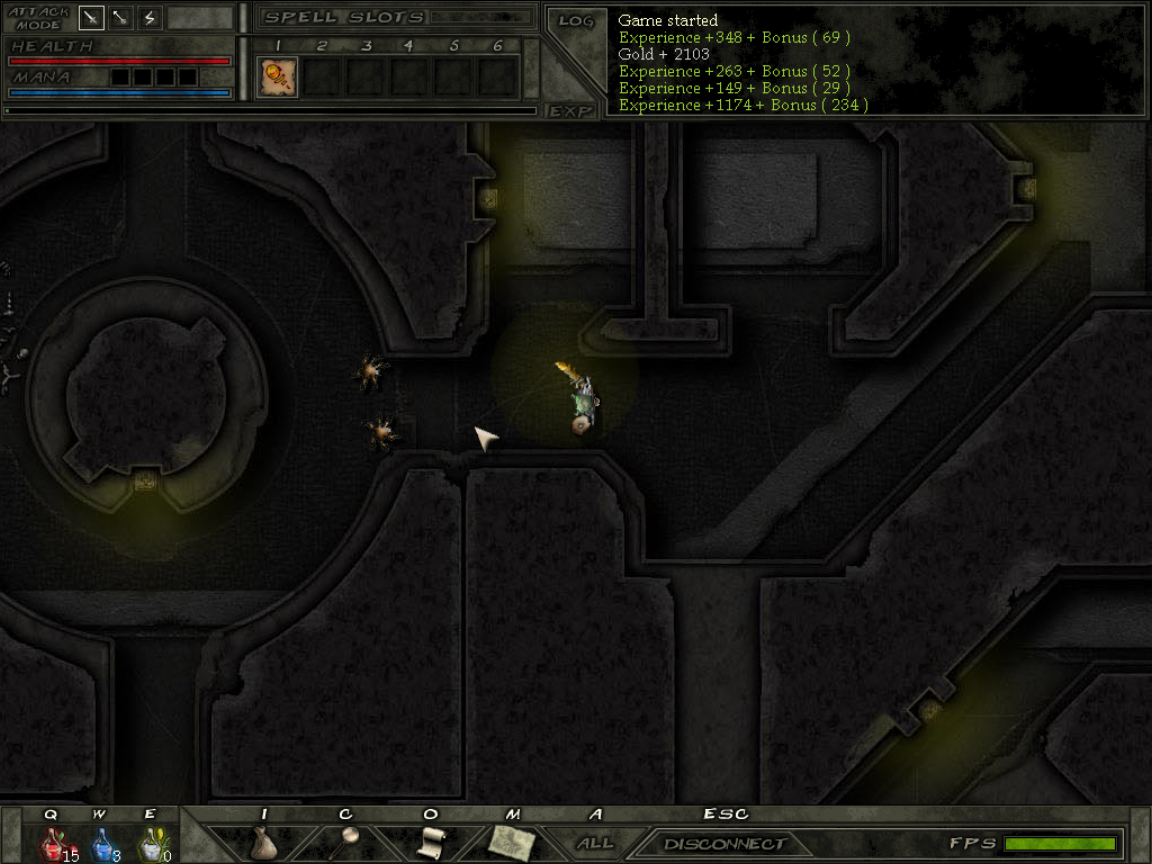The image size is (1152, 864).
Task: Use the yellow-green potion
Action: point(150,845)
